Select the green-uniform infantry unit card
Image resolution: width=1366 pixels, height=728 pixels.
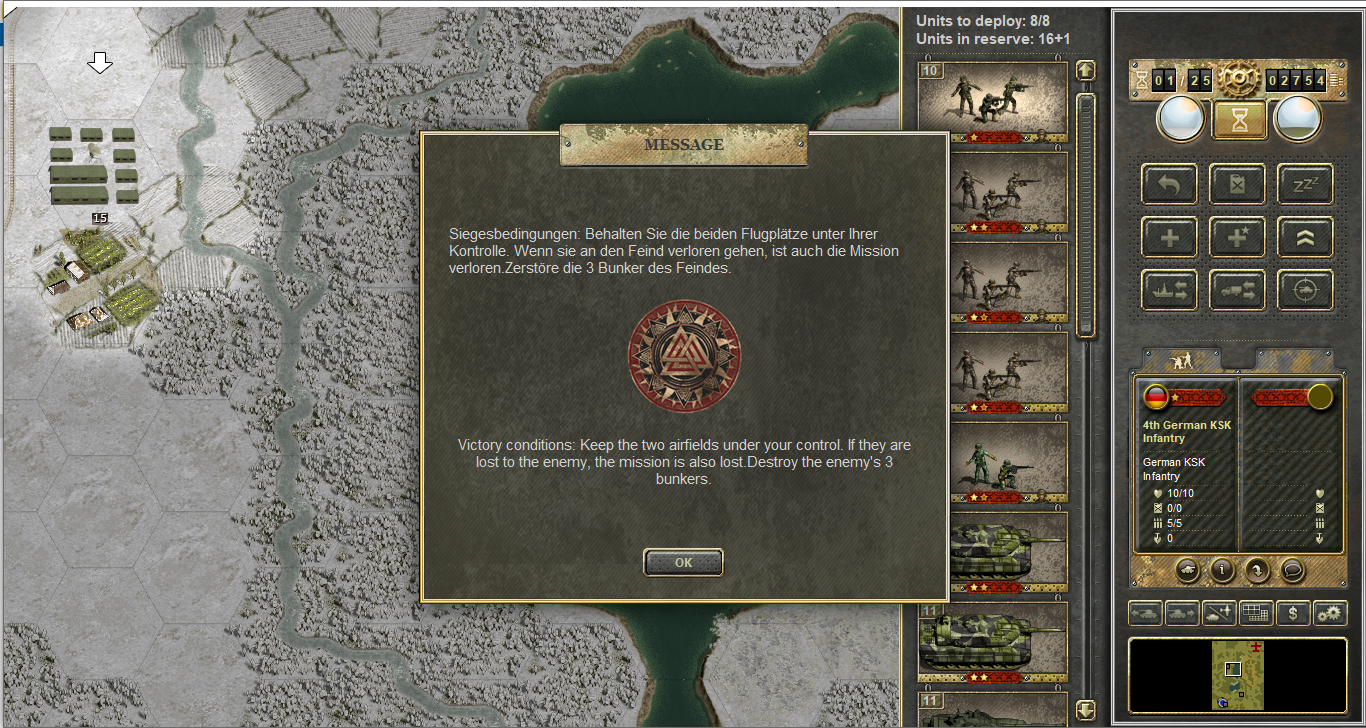(993, 462)
